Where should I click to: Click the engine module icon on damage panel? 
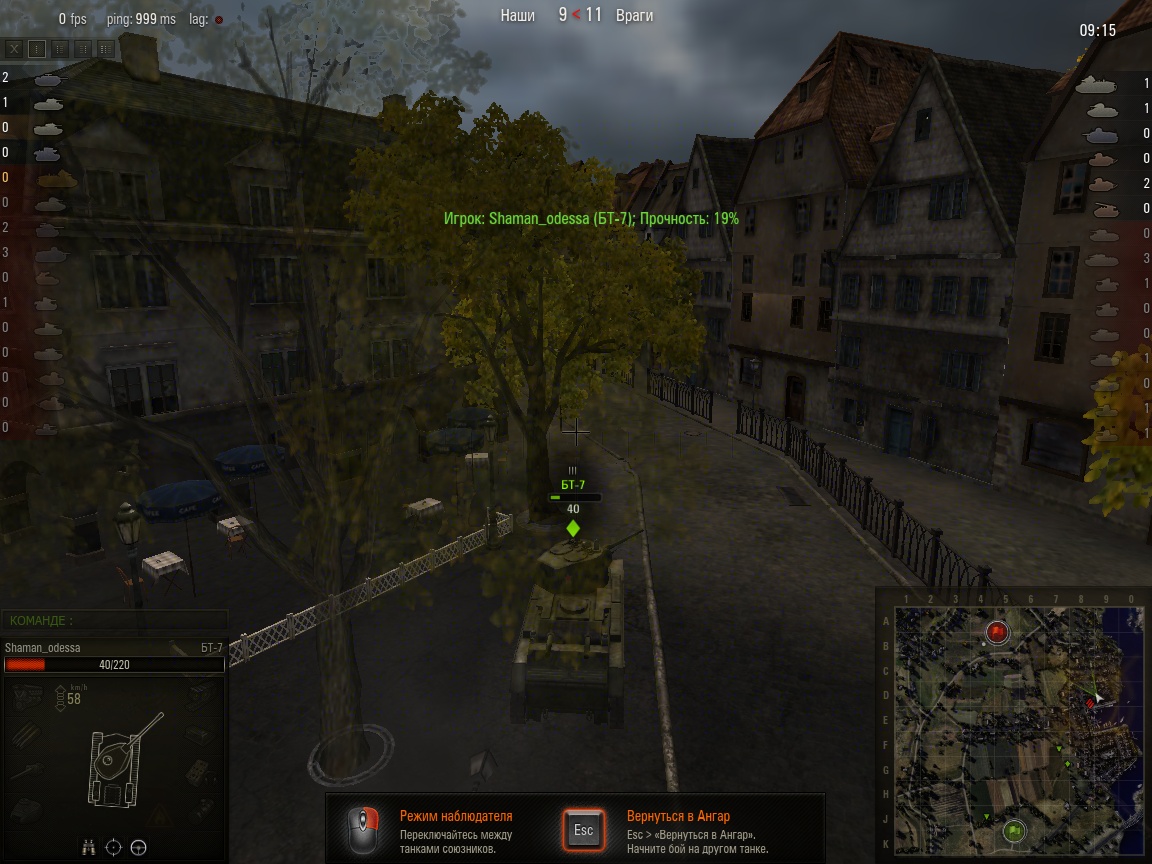[27, 696]
